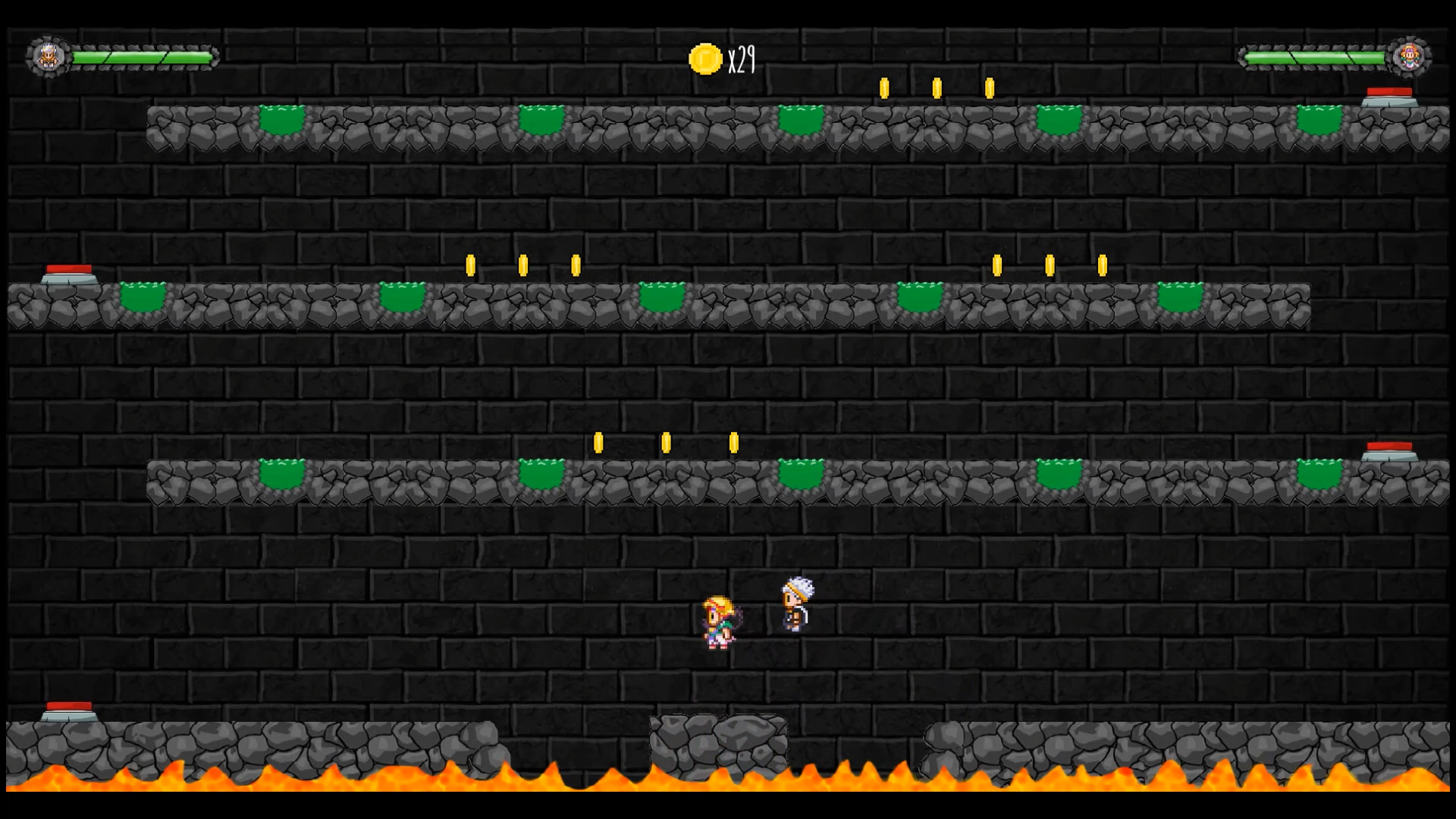Screen dimensions: 1456x819
Task: Click the x29 coin counter text
Action: pos(742,61)
